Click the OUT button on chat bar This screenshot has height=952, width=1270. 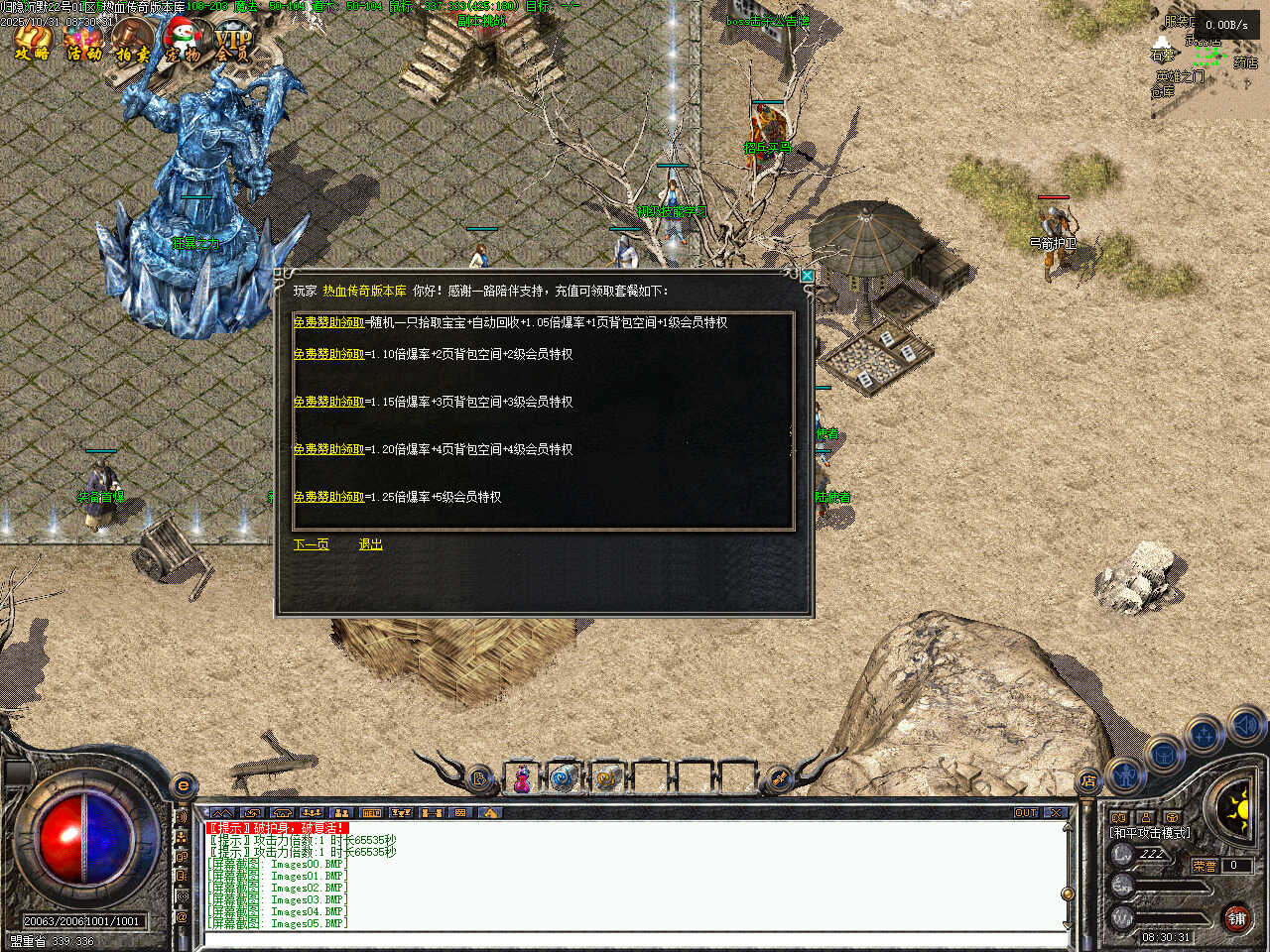pos(1026,813)
